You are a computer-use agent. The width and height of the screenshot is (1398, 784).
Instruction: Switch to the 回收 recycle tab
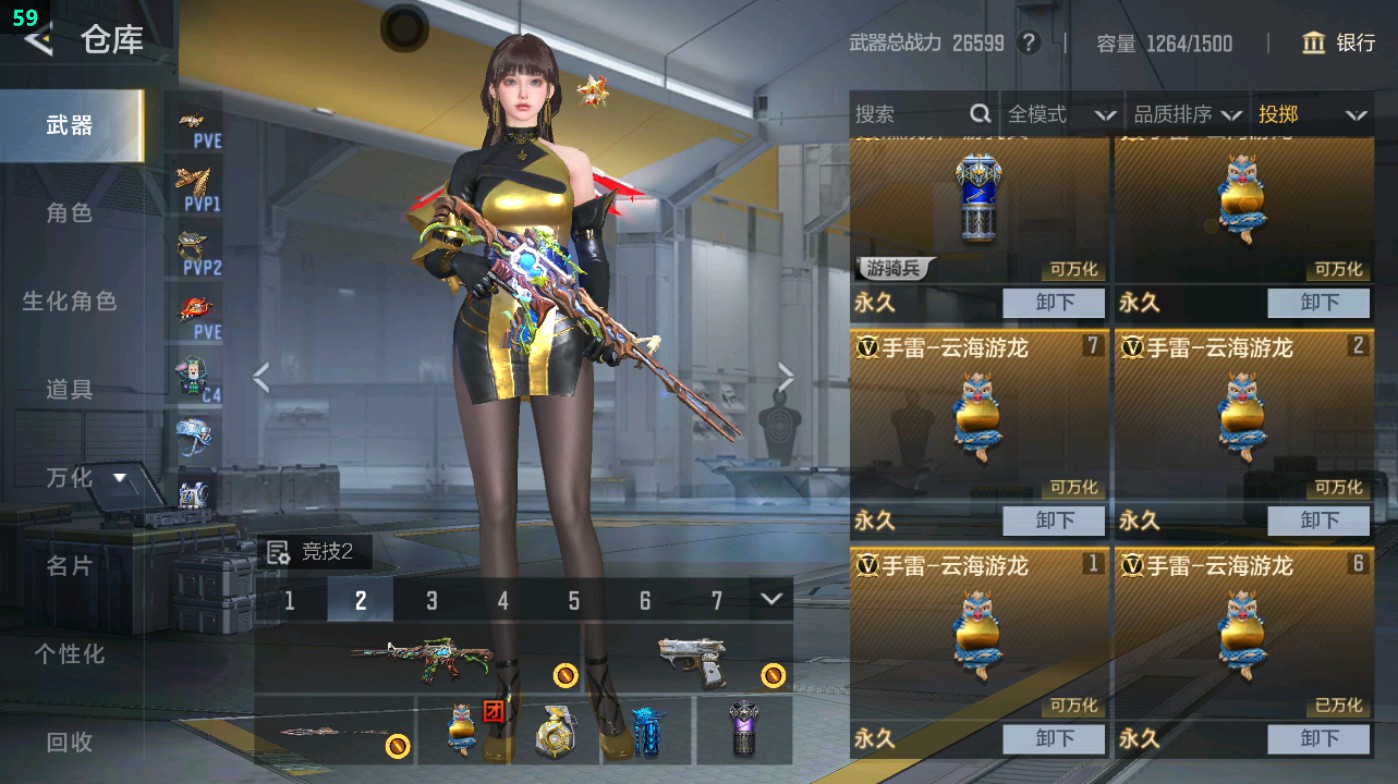pyautogui.click(x=70, y=743)
